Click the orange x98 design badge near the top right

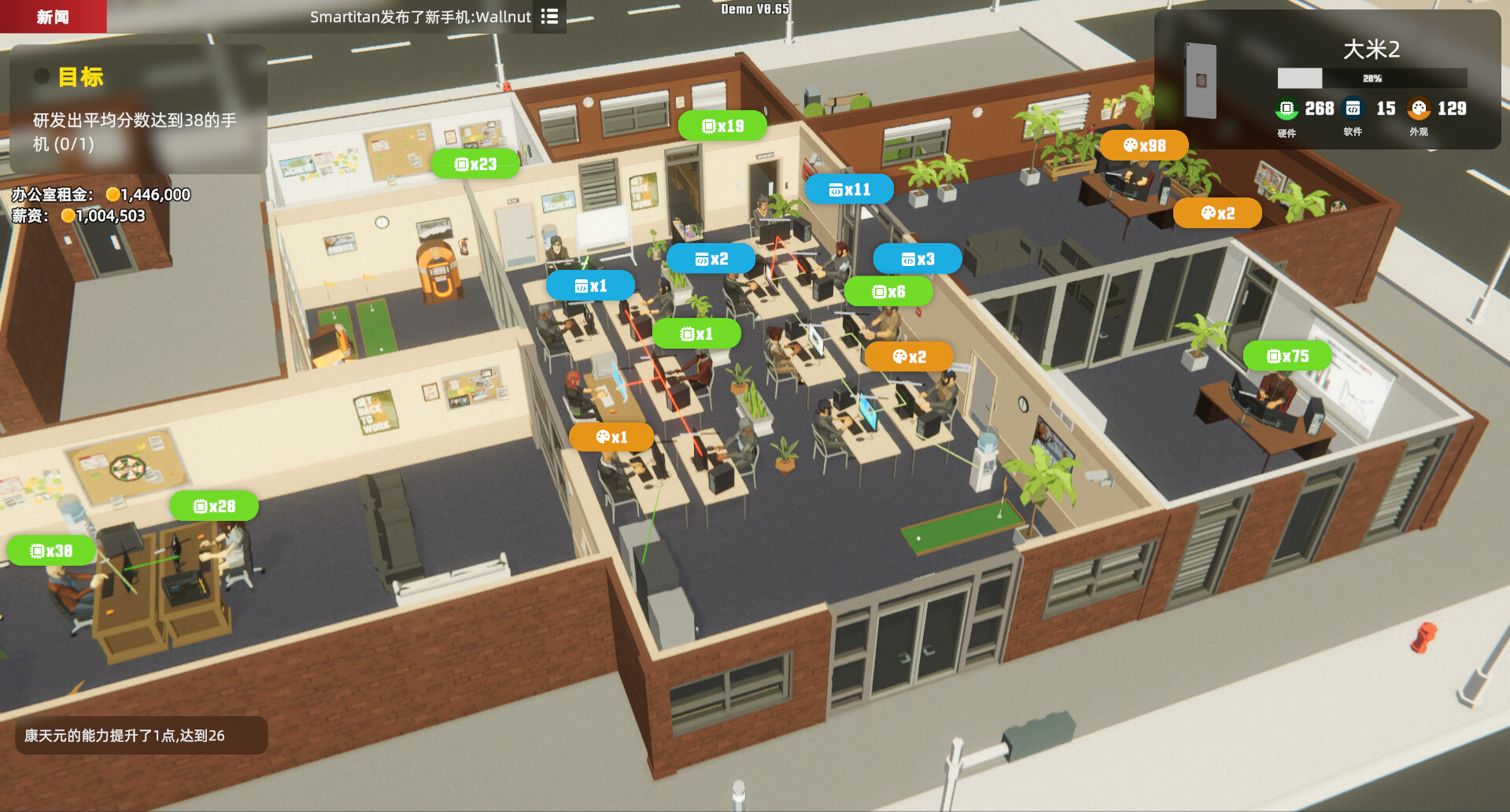[x=1143, y=145]
